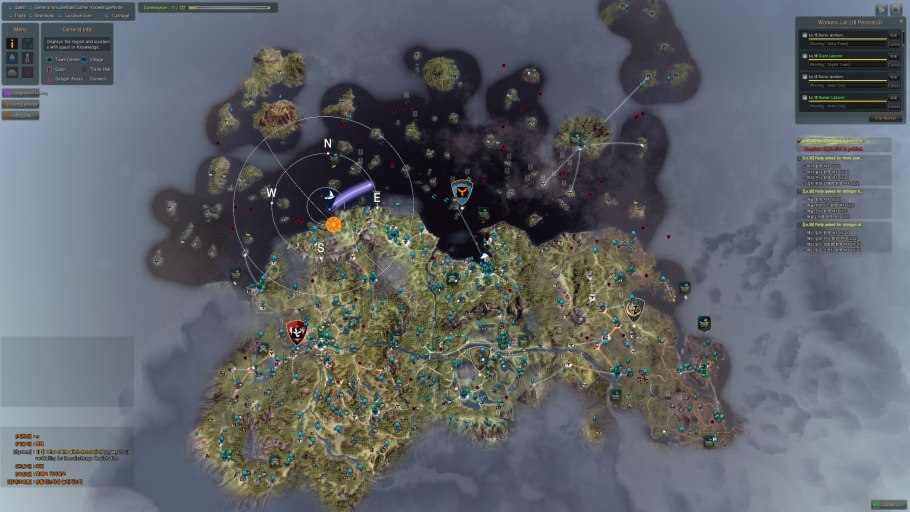Check the Human Laborer worker checkbox
The image size is (910, 512).
[803, 96]
